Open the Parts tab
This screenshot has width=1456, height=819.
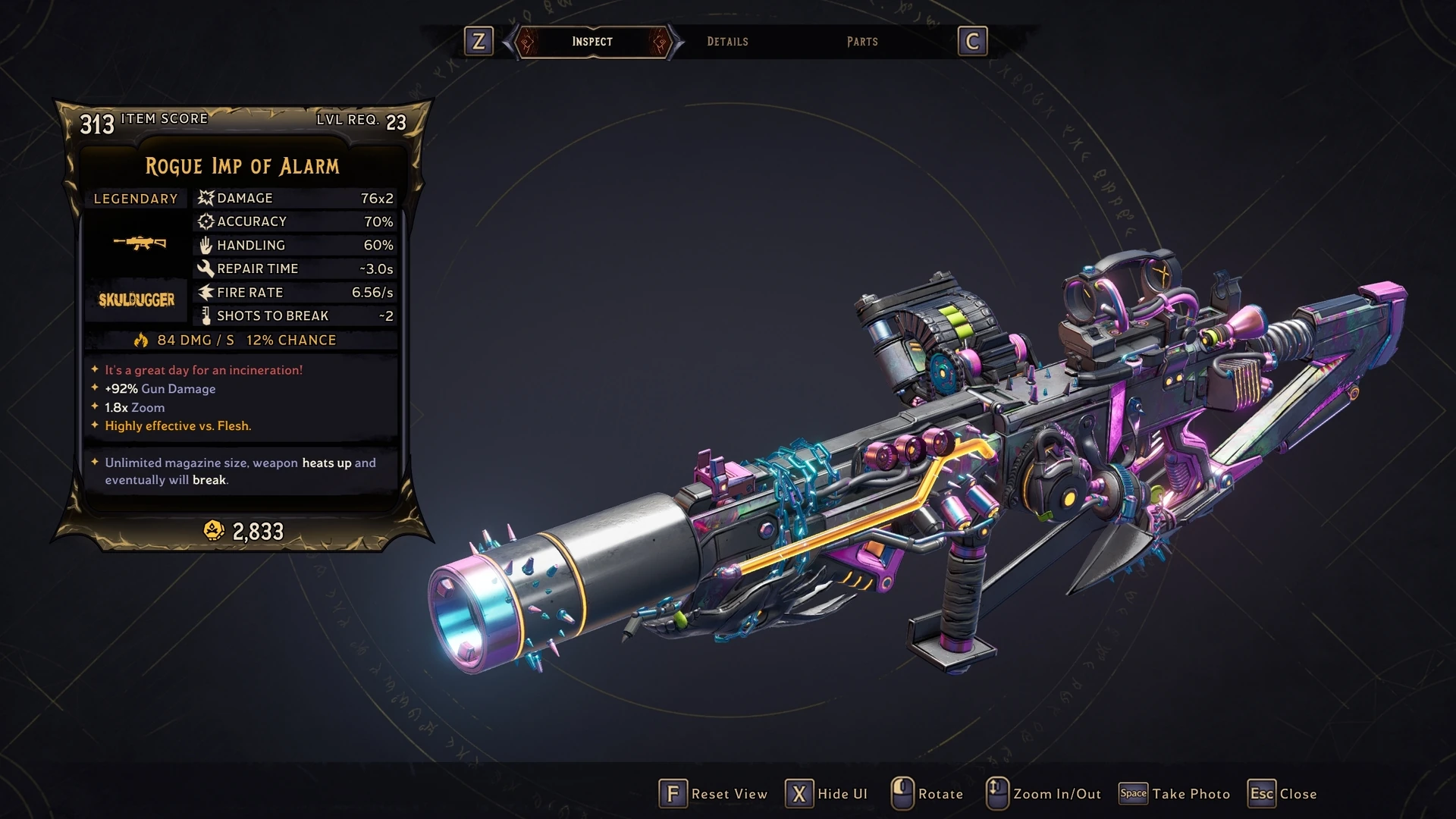[x=862, y=42]
